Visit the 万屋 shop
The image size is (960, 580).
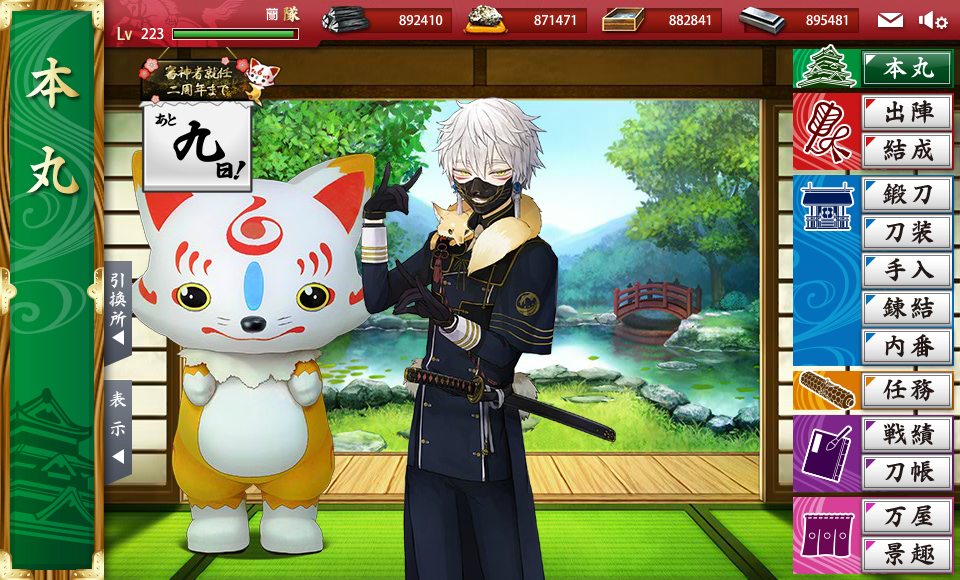point(907,516)
